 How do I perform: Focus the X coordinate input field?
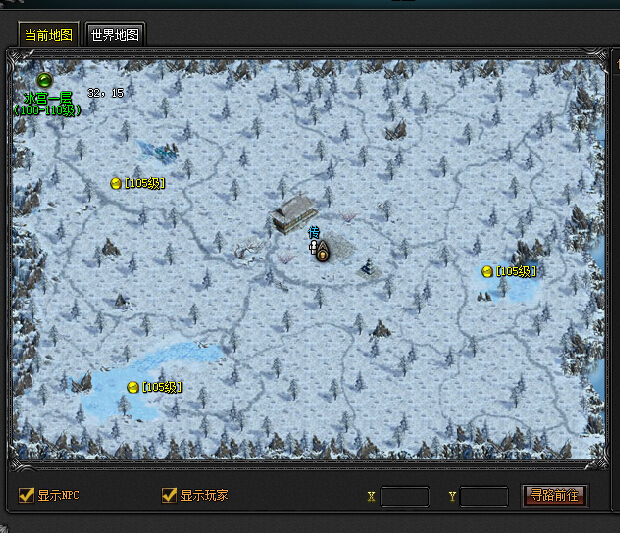pos(405,496)
